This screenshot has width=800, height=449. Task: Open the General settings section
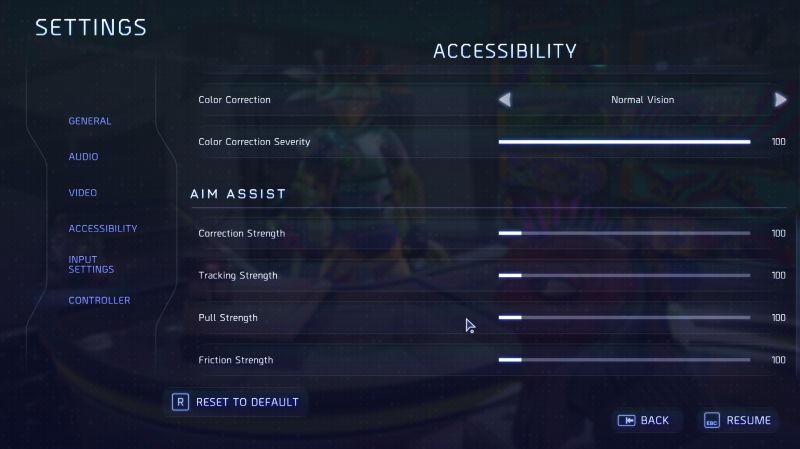coord(90,121)
